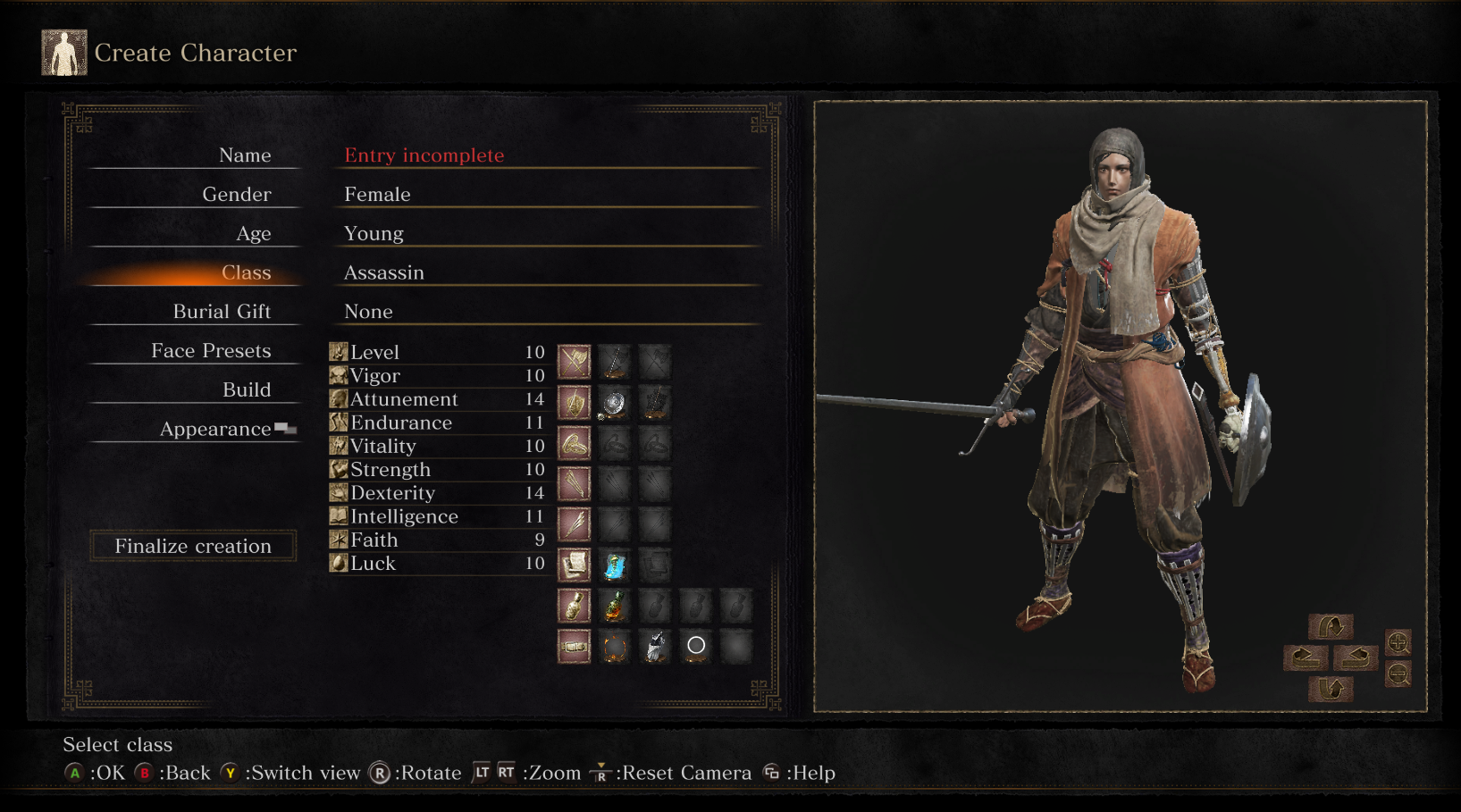
Task: Select the equipped sword weapon slot
Action: point(614,363)
